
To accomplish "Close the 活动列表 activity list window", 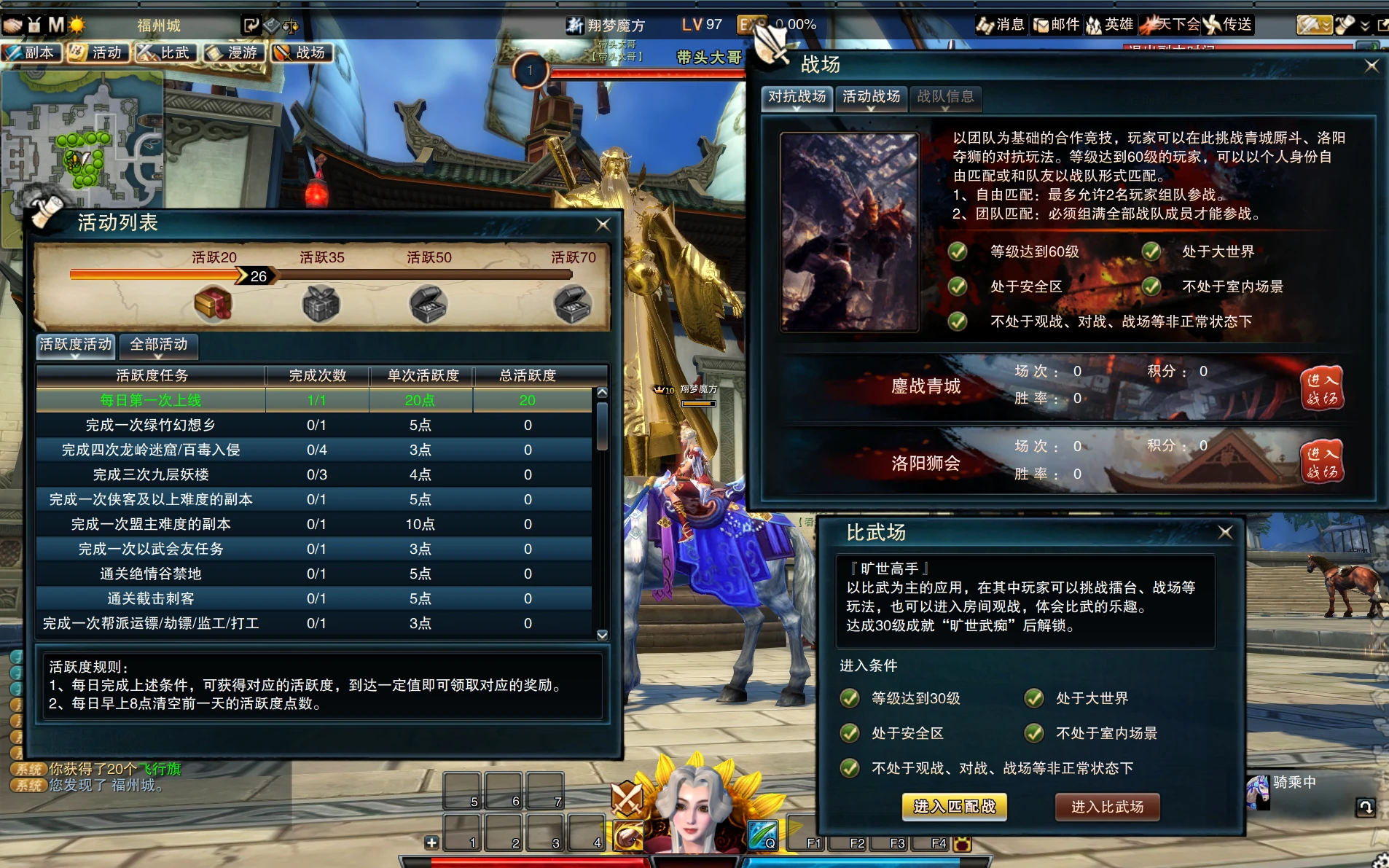I will (x=603, y=224).
